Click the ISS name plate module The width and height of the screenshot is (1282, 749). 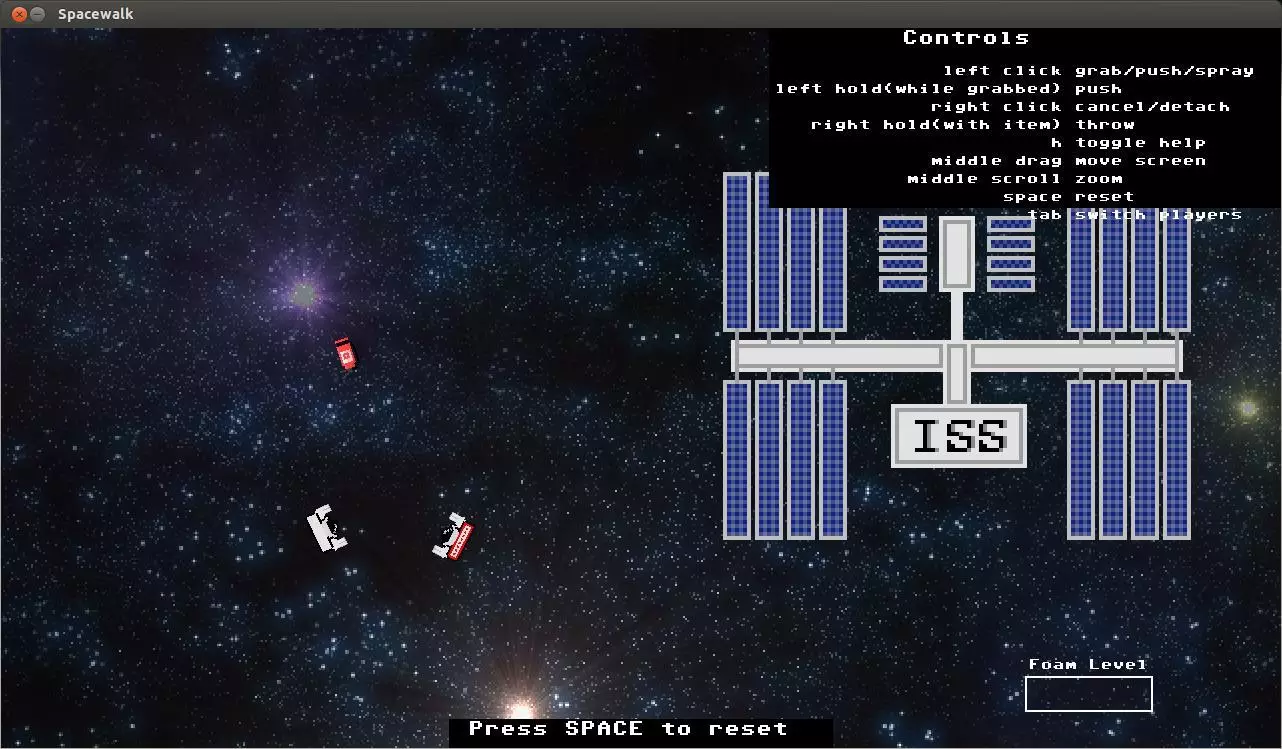point(957,437)
